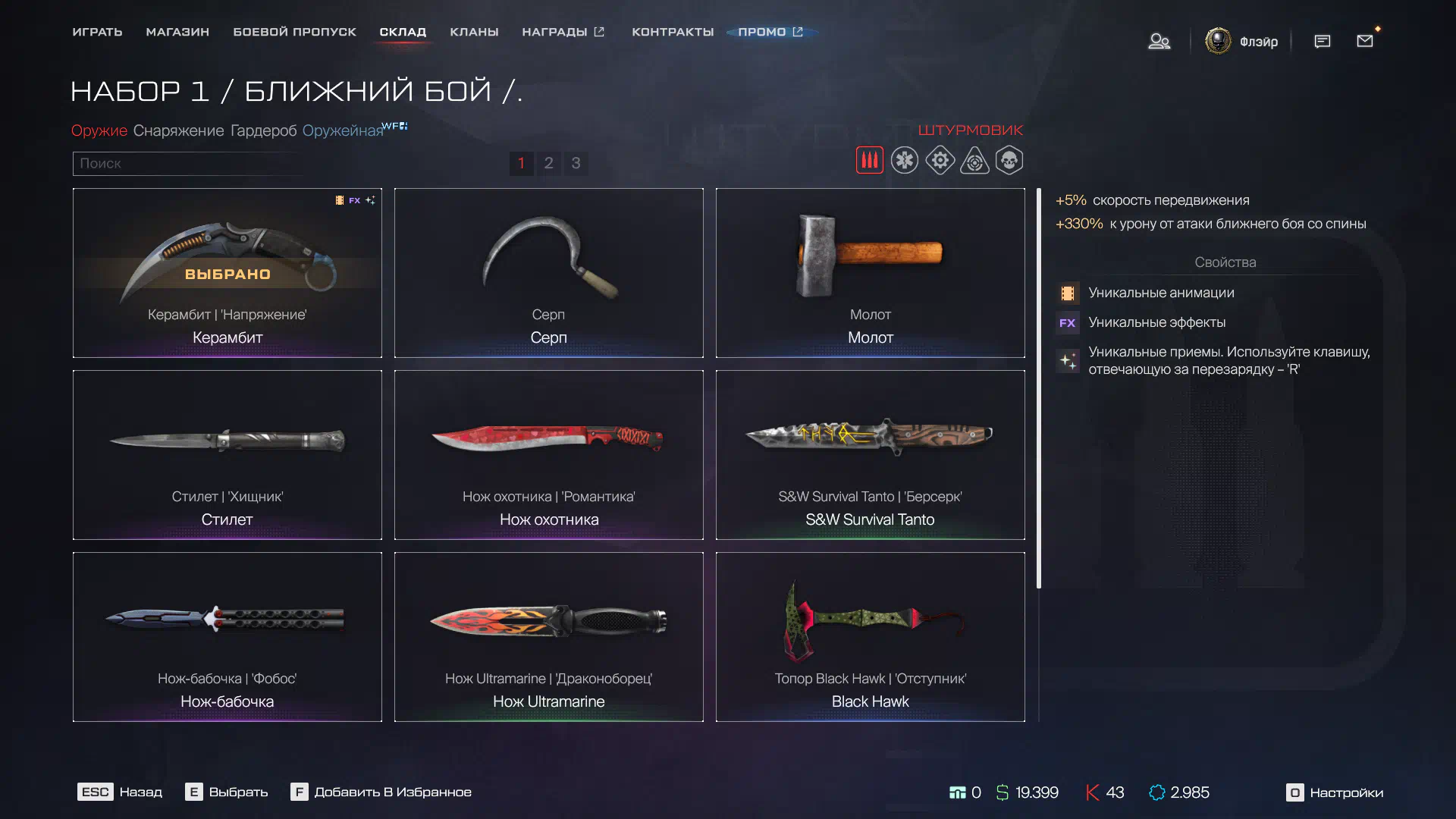The image size is (1456, 819).
Task: Open the Оружейная tab
Action: point(343,130)
